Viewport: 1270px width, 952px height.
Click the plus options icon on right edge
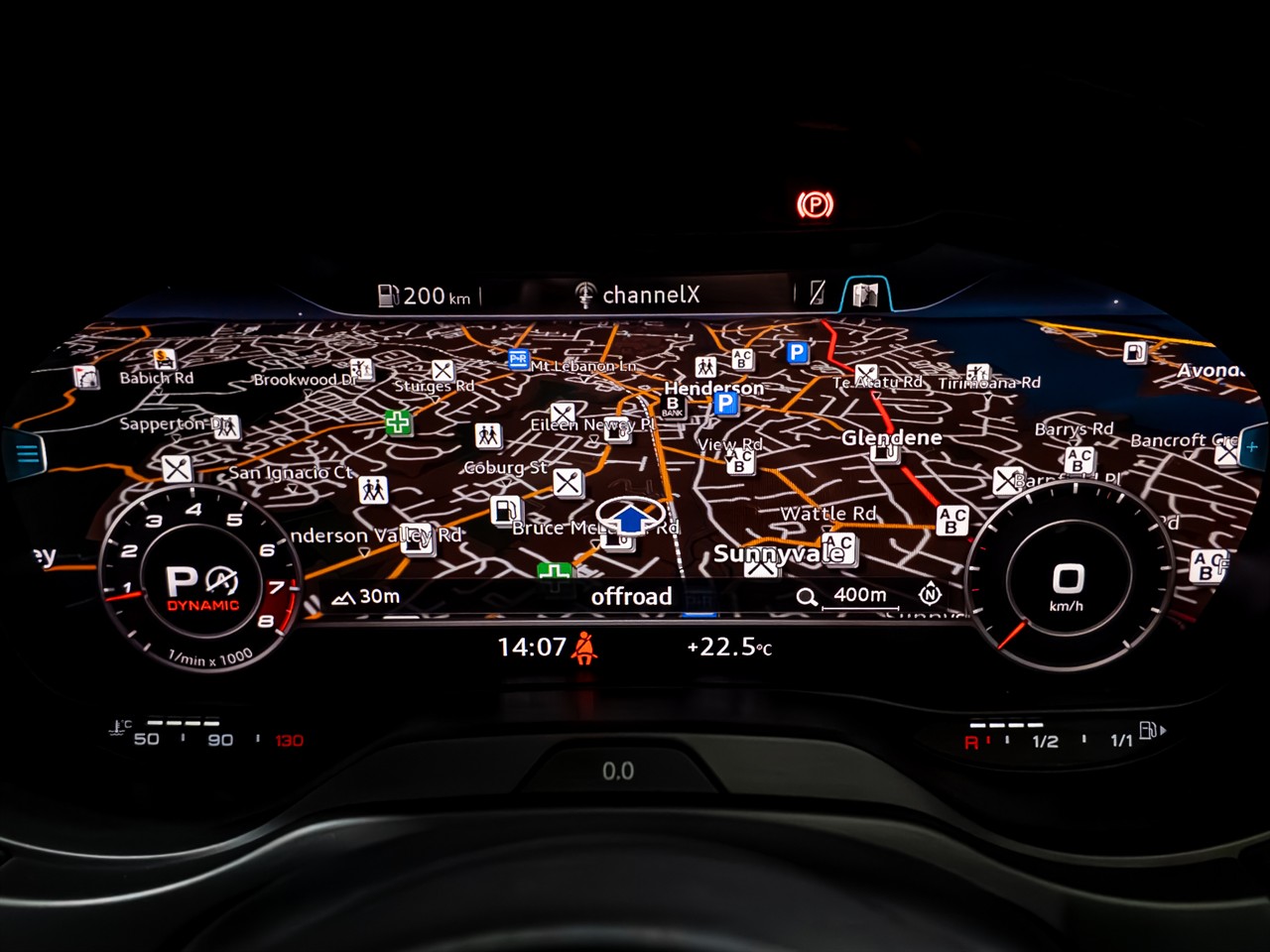pos(1252,447)
